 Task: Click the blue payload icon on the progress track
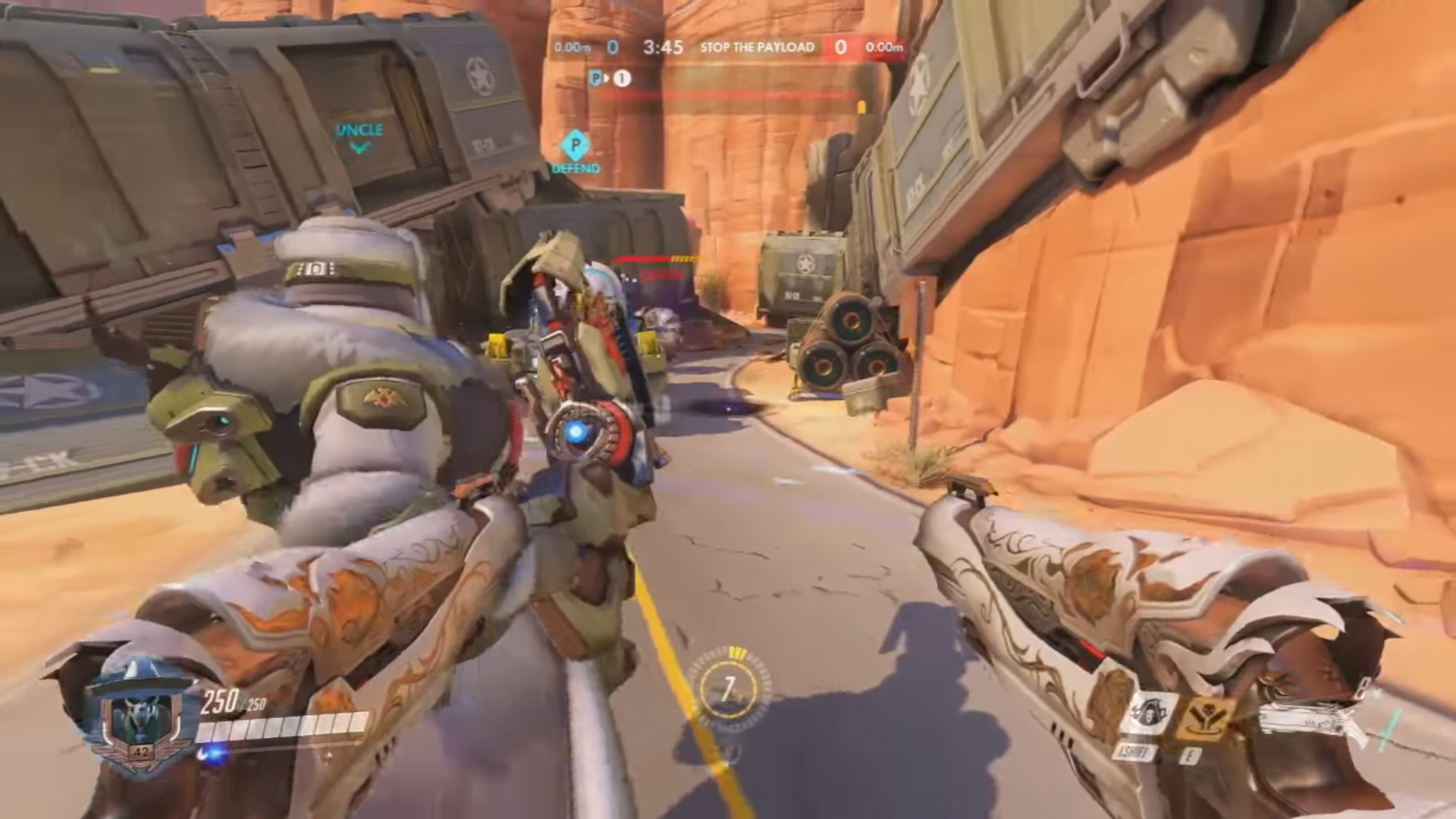tap(596, 78)
